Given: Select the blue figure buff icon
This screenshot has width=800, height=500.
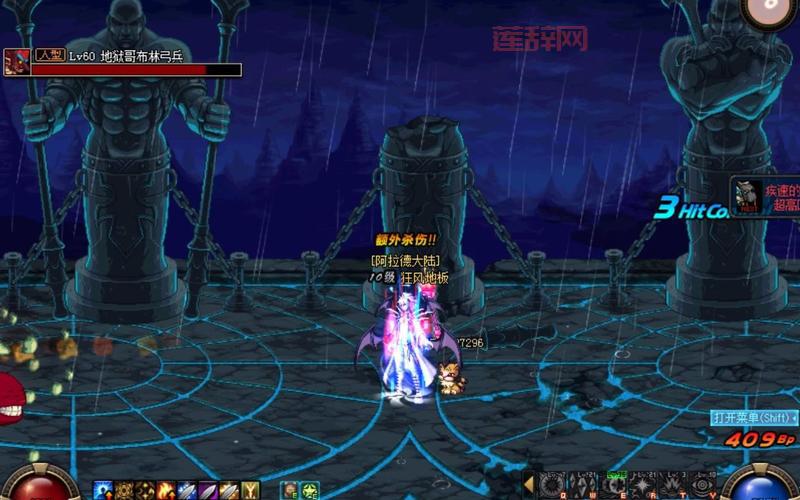Looking at the screenshot, I should tap(102, 490).
